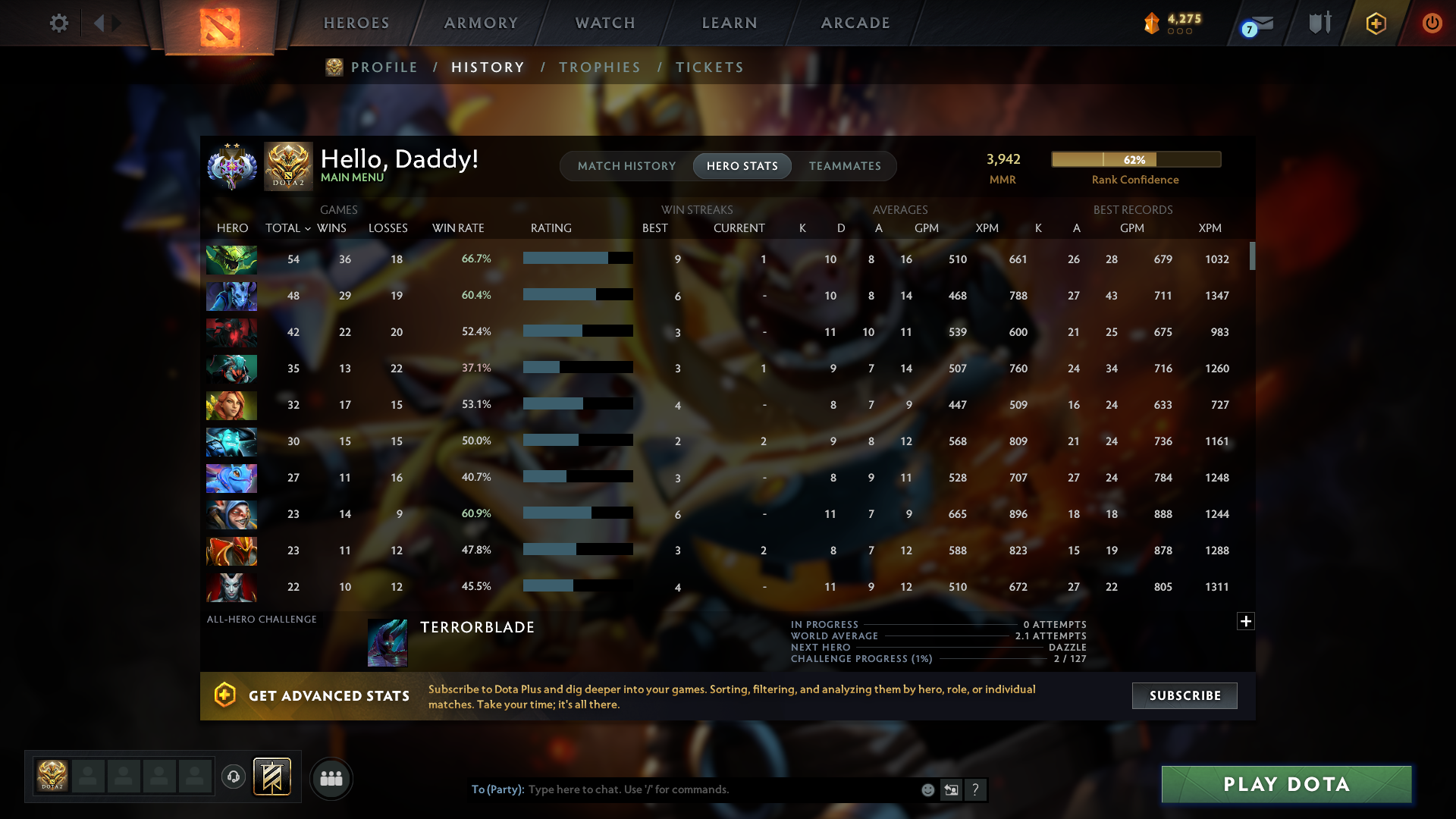Click SUBSCRIBE for Dota Plus
Viewport: 1456px width, 819px height.
tap(1184, 695)
